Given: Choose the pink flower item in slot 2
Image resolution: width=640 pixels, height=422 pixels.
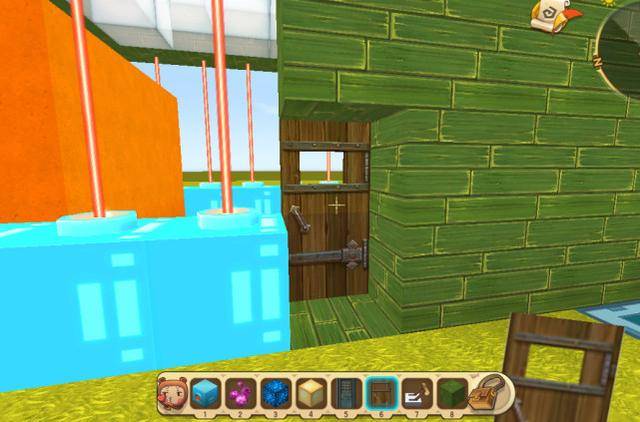Looking at the screenshot, I should click(x=240, y=392).
